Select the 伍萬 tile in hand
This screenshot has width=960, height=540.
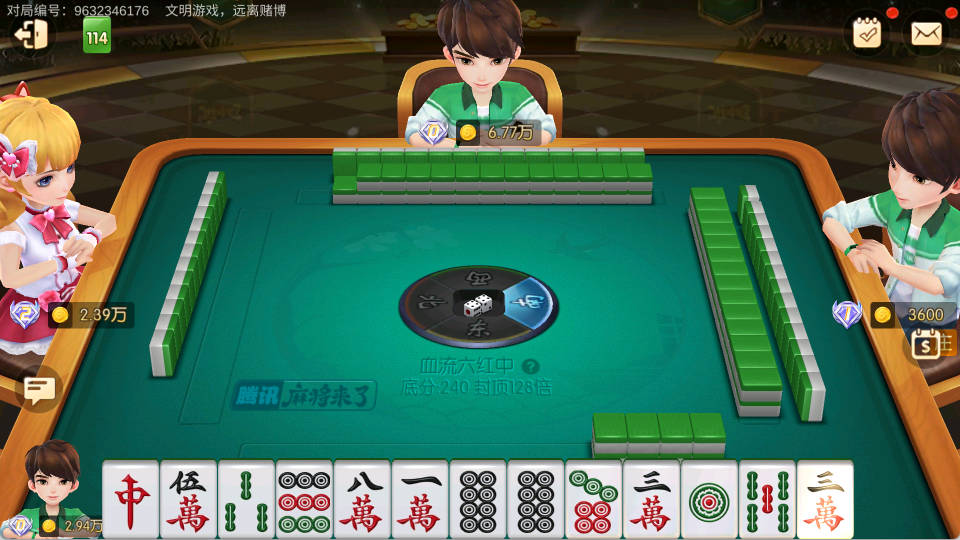189,500
